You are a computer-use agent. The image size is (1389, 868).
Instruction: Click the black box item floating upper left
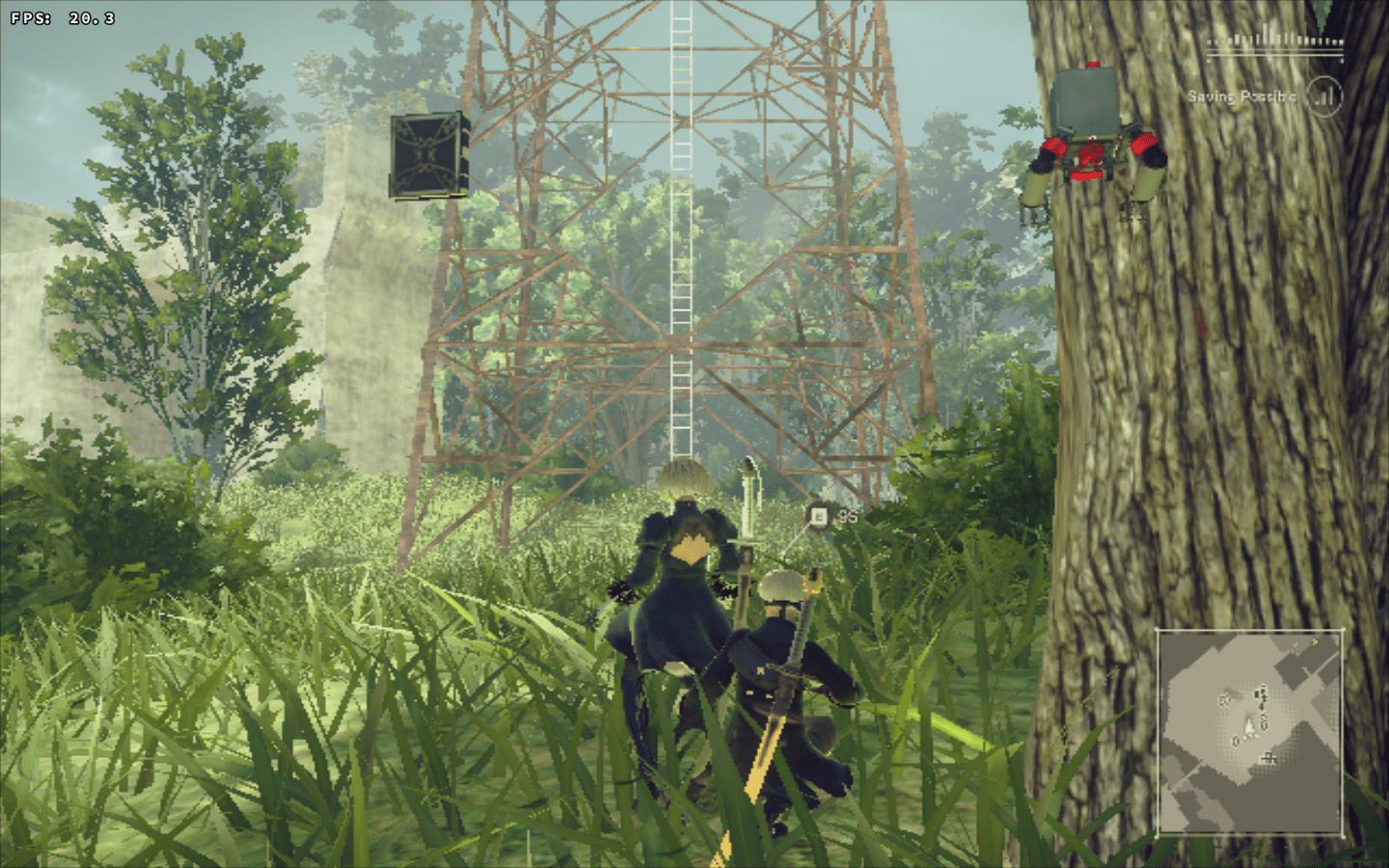point(428,154)
